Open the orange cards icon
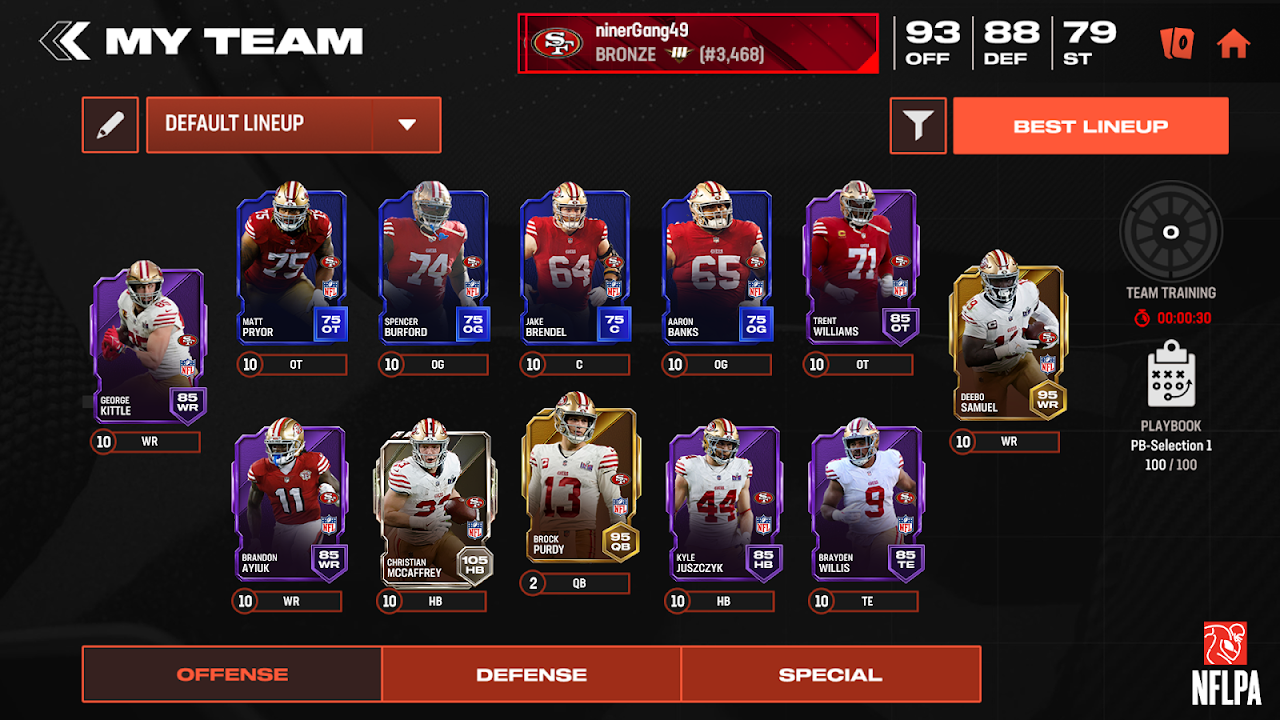The width and height of the screenshot is (1280, 720). pos(1177,43)
